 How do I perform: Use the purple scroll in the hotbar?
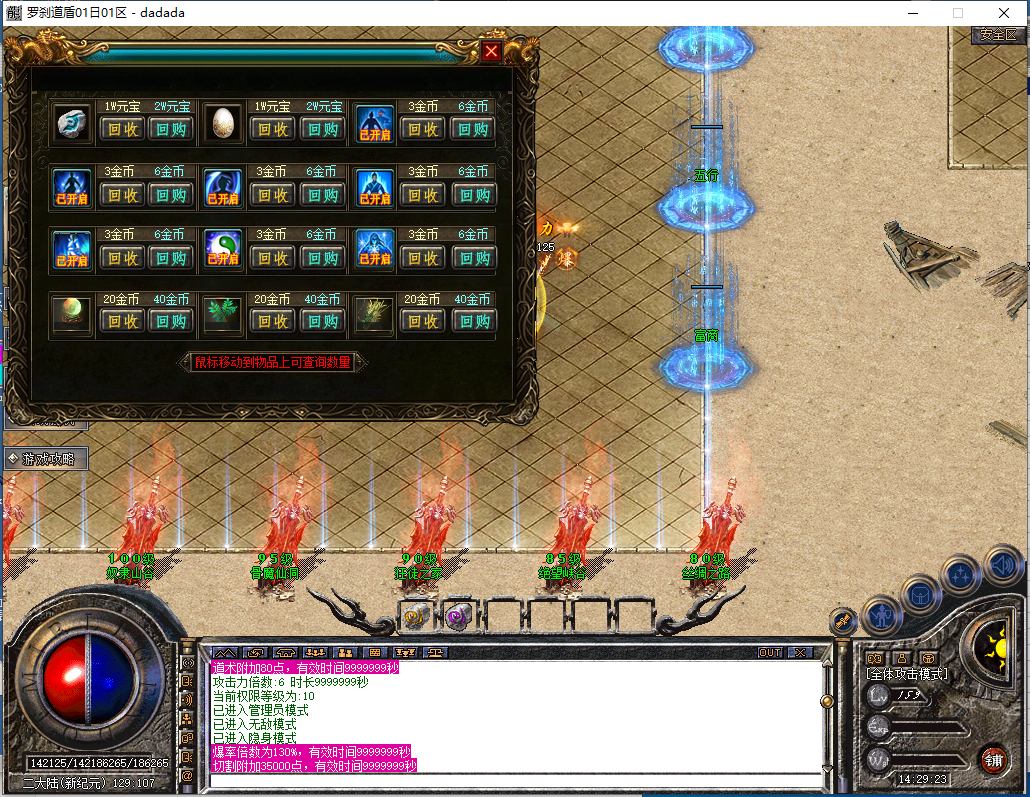tap(458, 616)
